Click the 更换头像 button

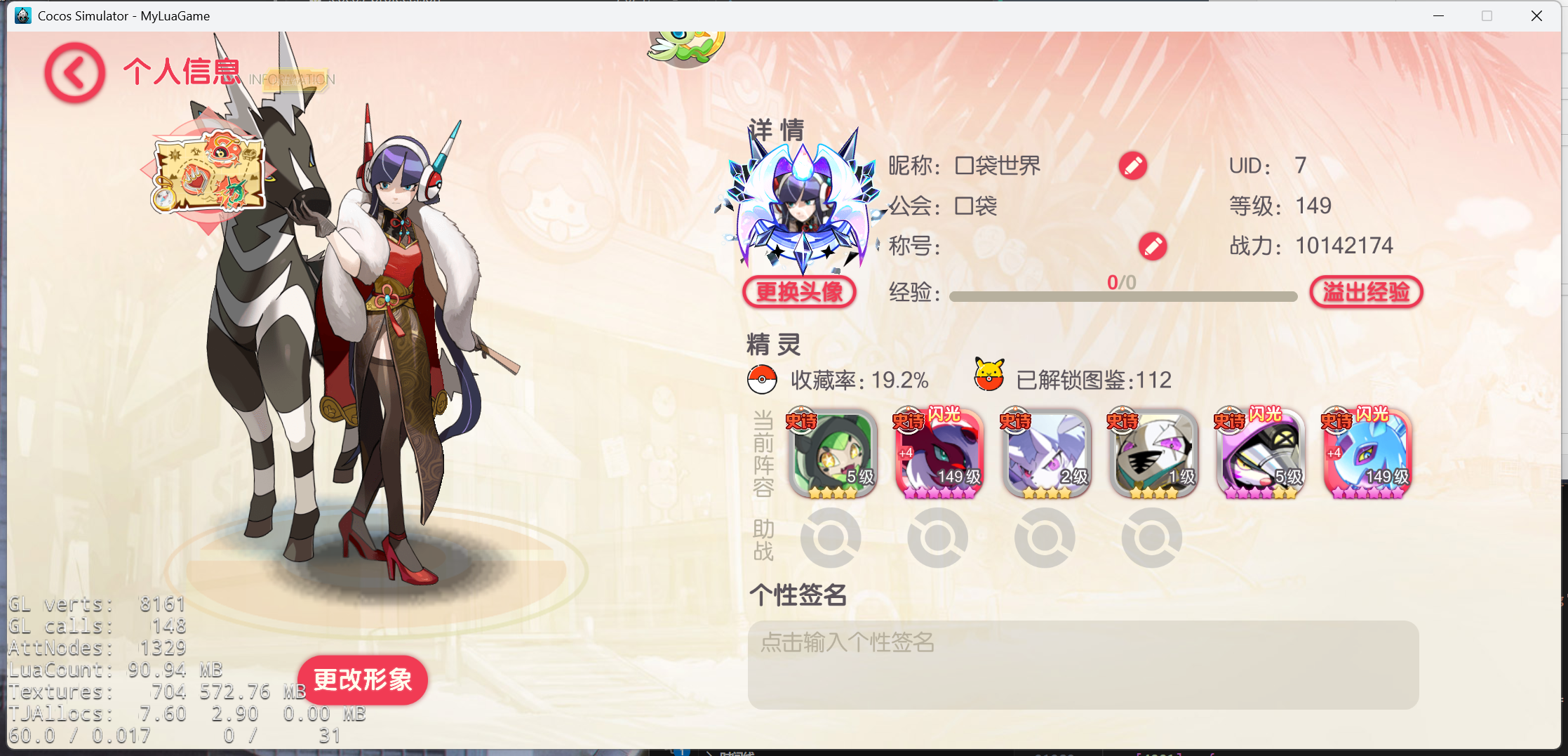pyautogui.click(x=799, y=293)
